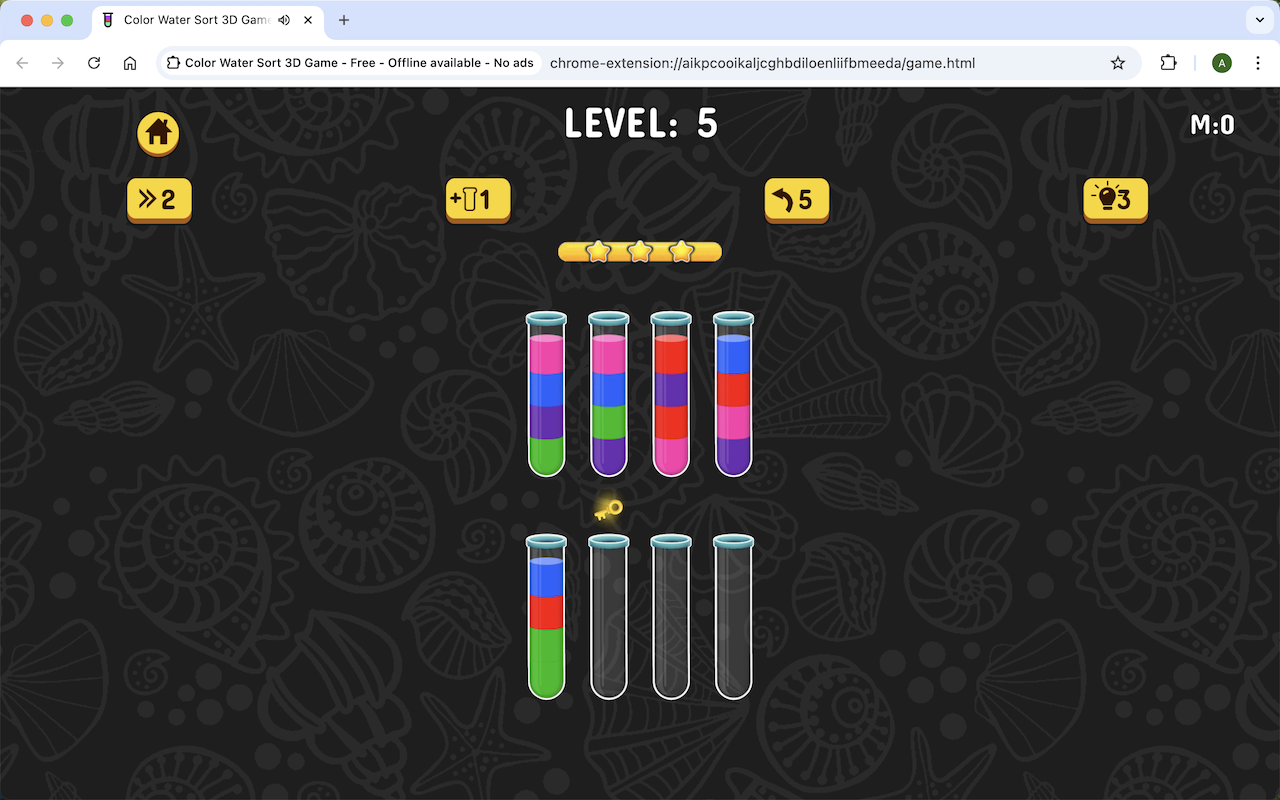Add an extra tube with the +1 icon
The height and width of the screenshot is (800, 1280).
(477, 199)
